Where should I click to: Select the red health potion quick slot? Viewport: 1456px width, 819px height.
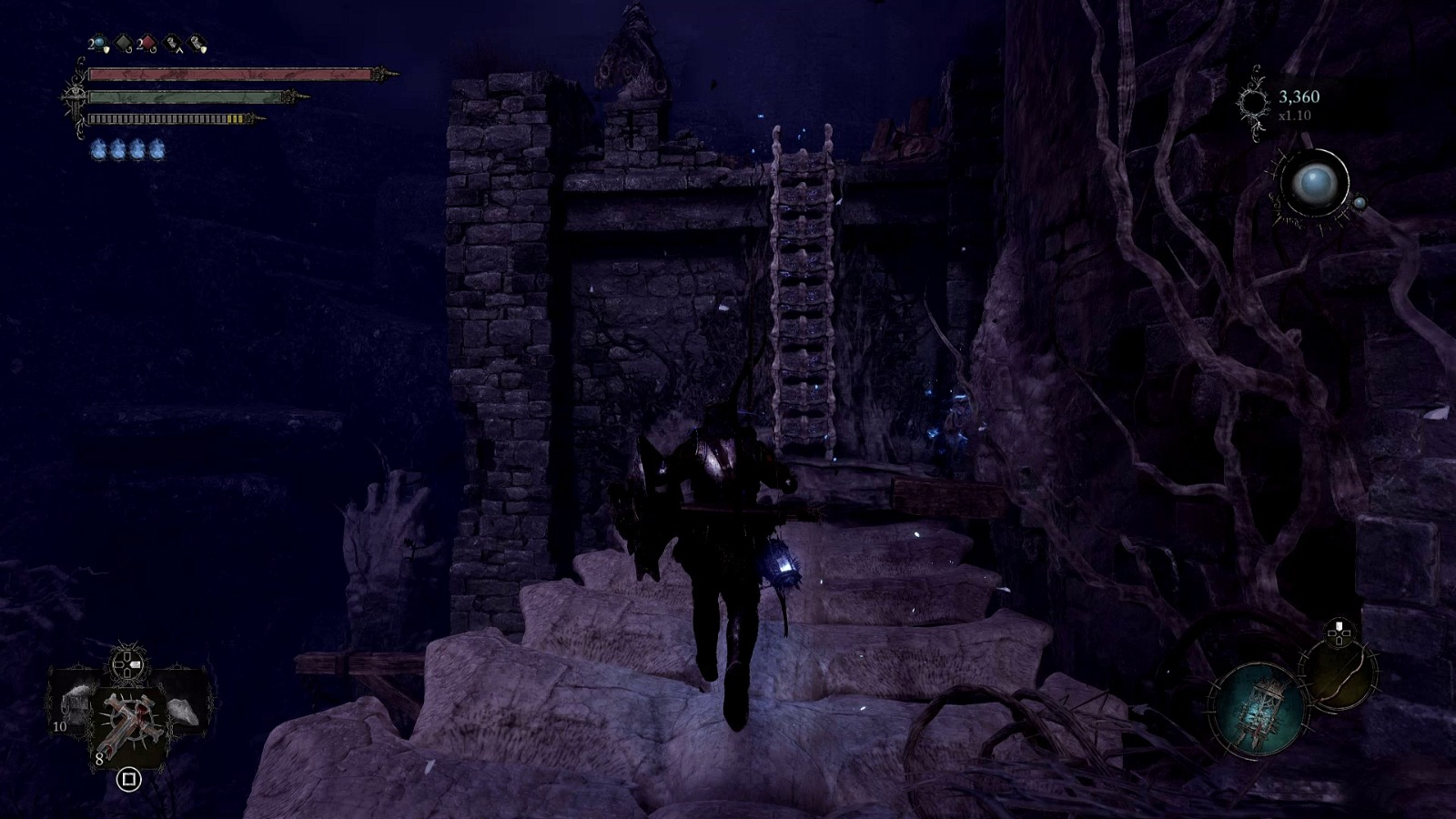(148, 42)
